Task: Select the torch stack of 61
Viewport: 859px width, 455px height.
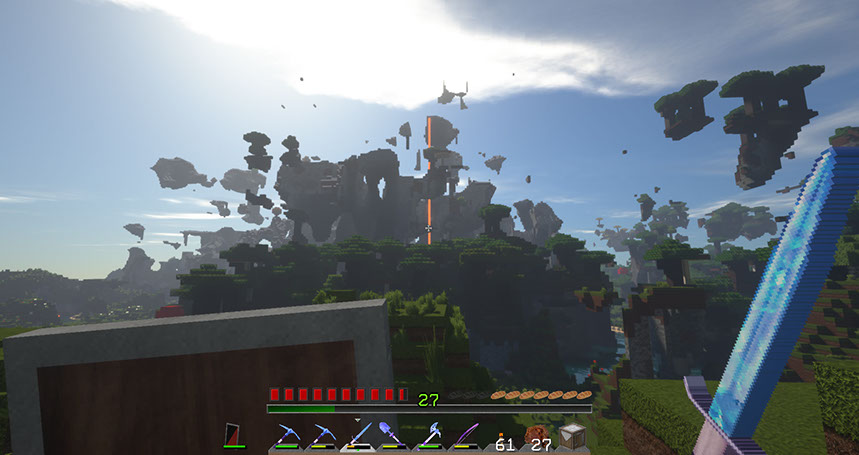Action: pos(503,436)
